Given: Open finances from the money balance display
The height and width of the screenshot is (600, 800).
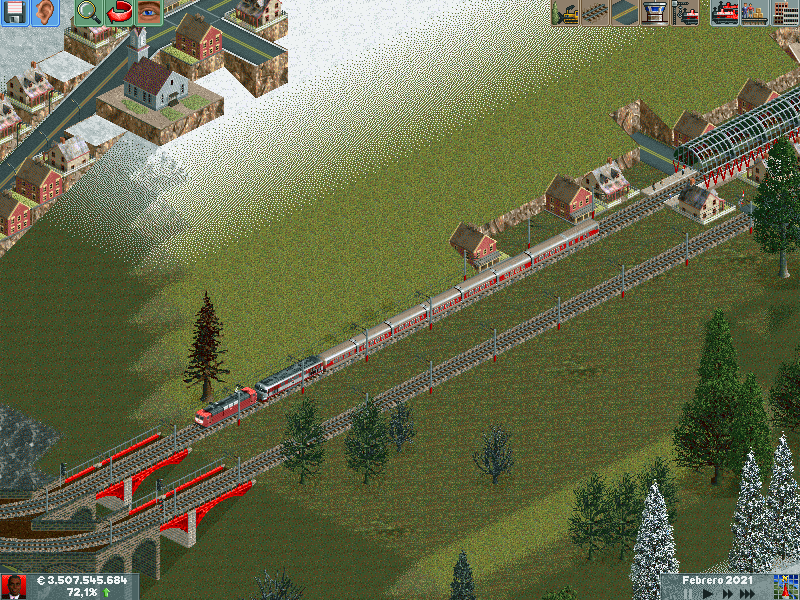Looking at the screenshot, I should (x=82, y=580).
